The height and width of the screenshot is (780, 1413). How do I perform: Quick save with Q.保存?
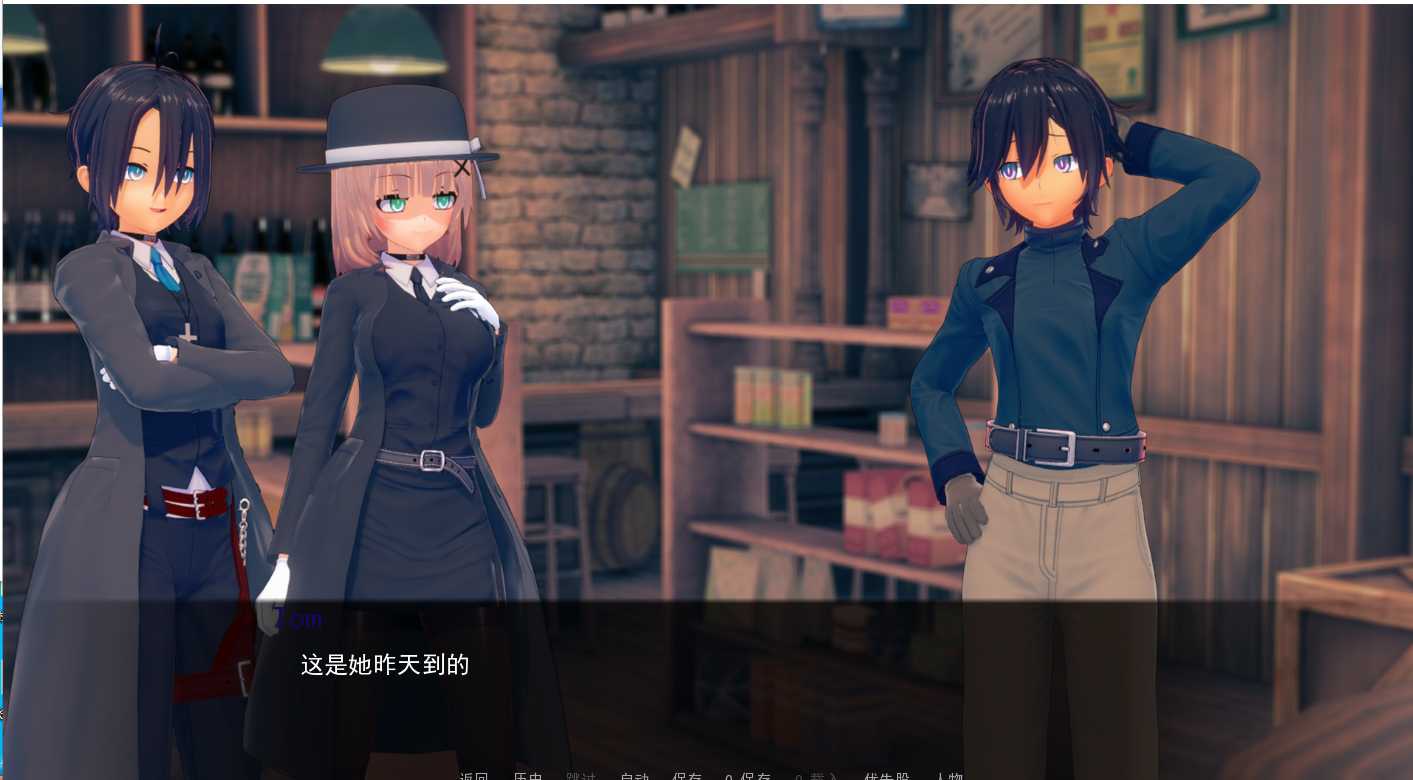(748, 776)
